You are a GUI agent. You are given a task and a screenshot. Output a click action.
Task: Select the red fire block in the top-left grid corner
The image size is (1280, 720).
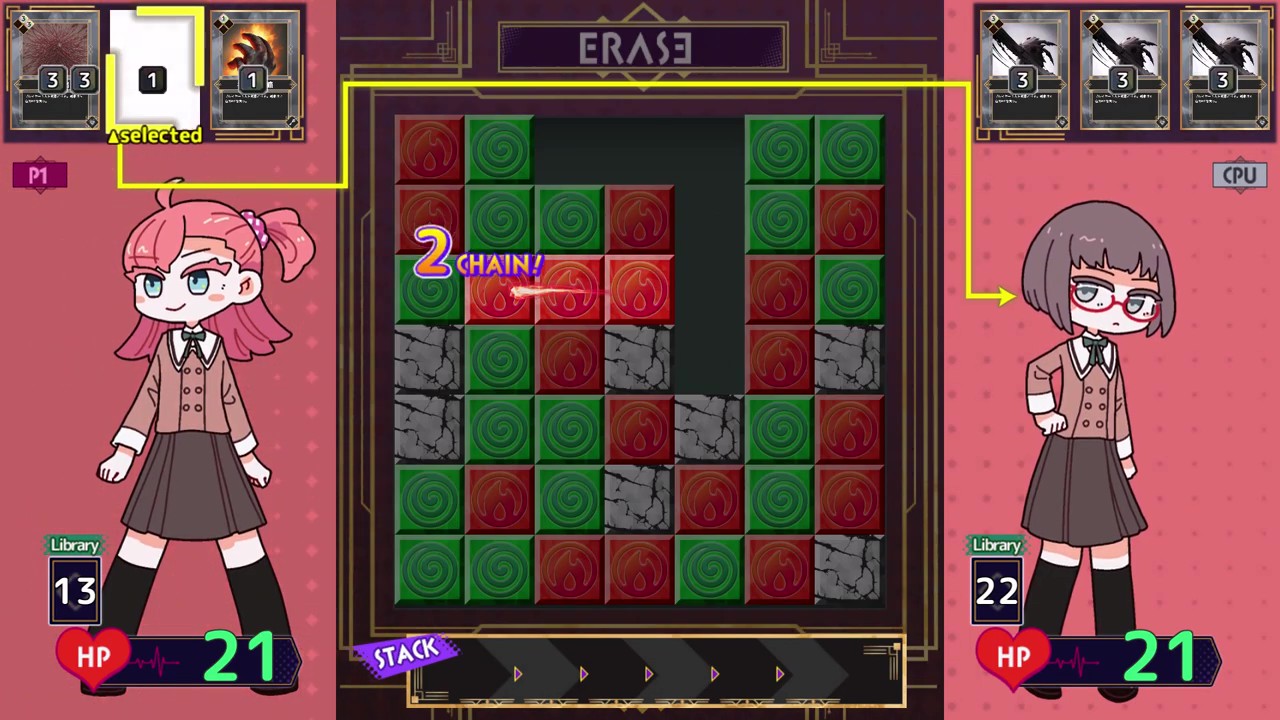429,150
